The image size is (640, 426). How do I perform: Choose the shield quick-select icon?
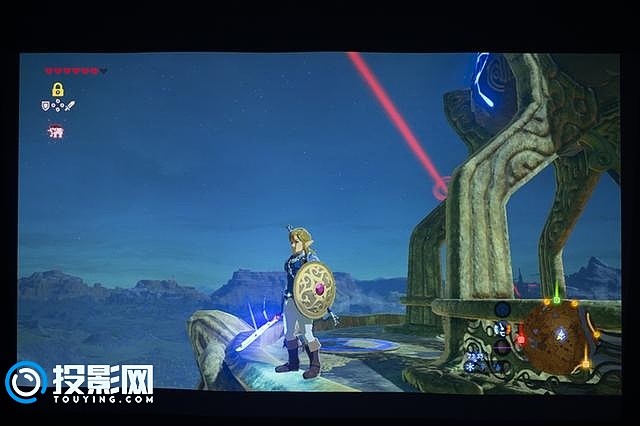coord(47,105)
